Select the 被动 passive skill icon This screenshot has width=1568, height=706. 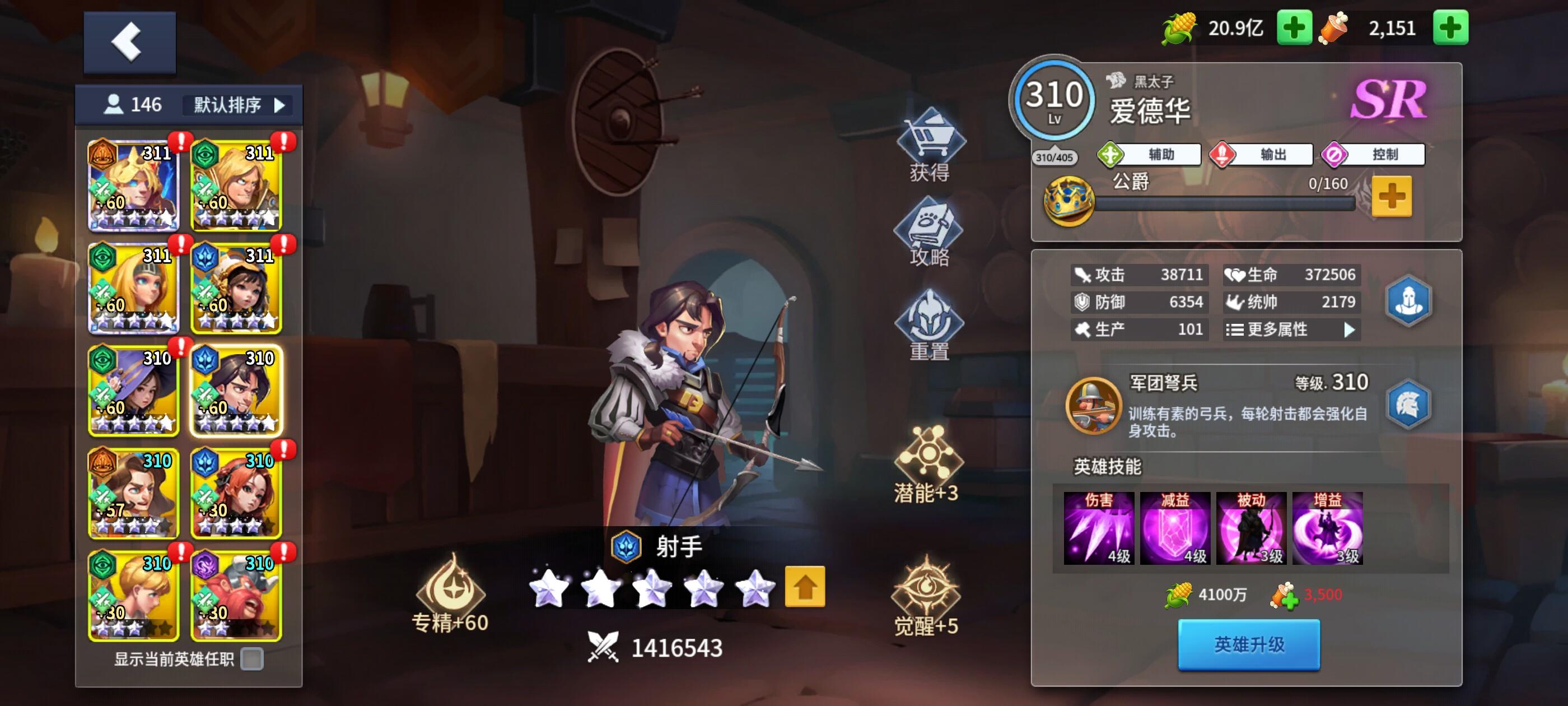tap(1251, 530)
